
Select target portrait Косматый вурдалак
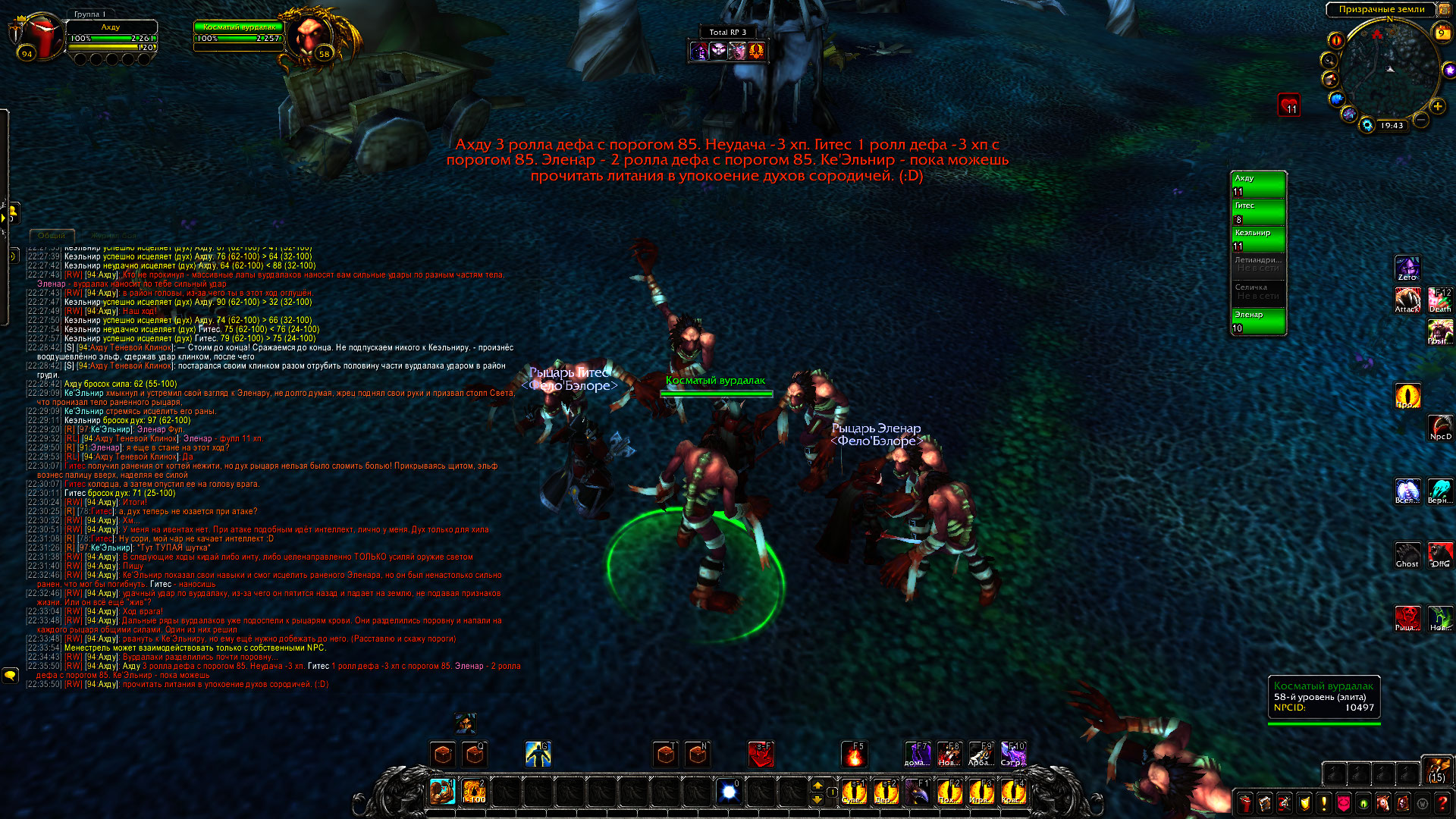(x=311, y=38)
